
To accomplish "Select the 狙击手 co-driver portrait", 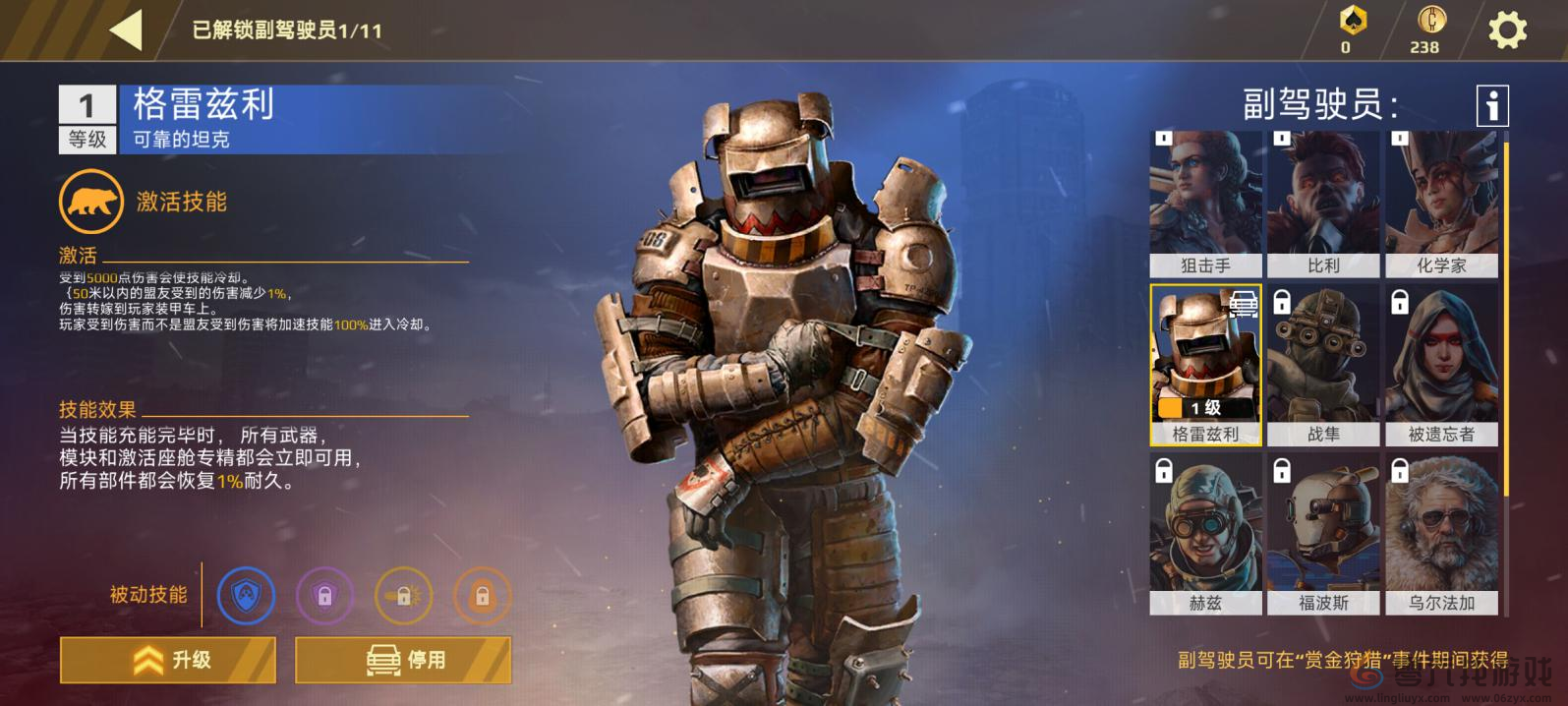I will click(1205, 204).
